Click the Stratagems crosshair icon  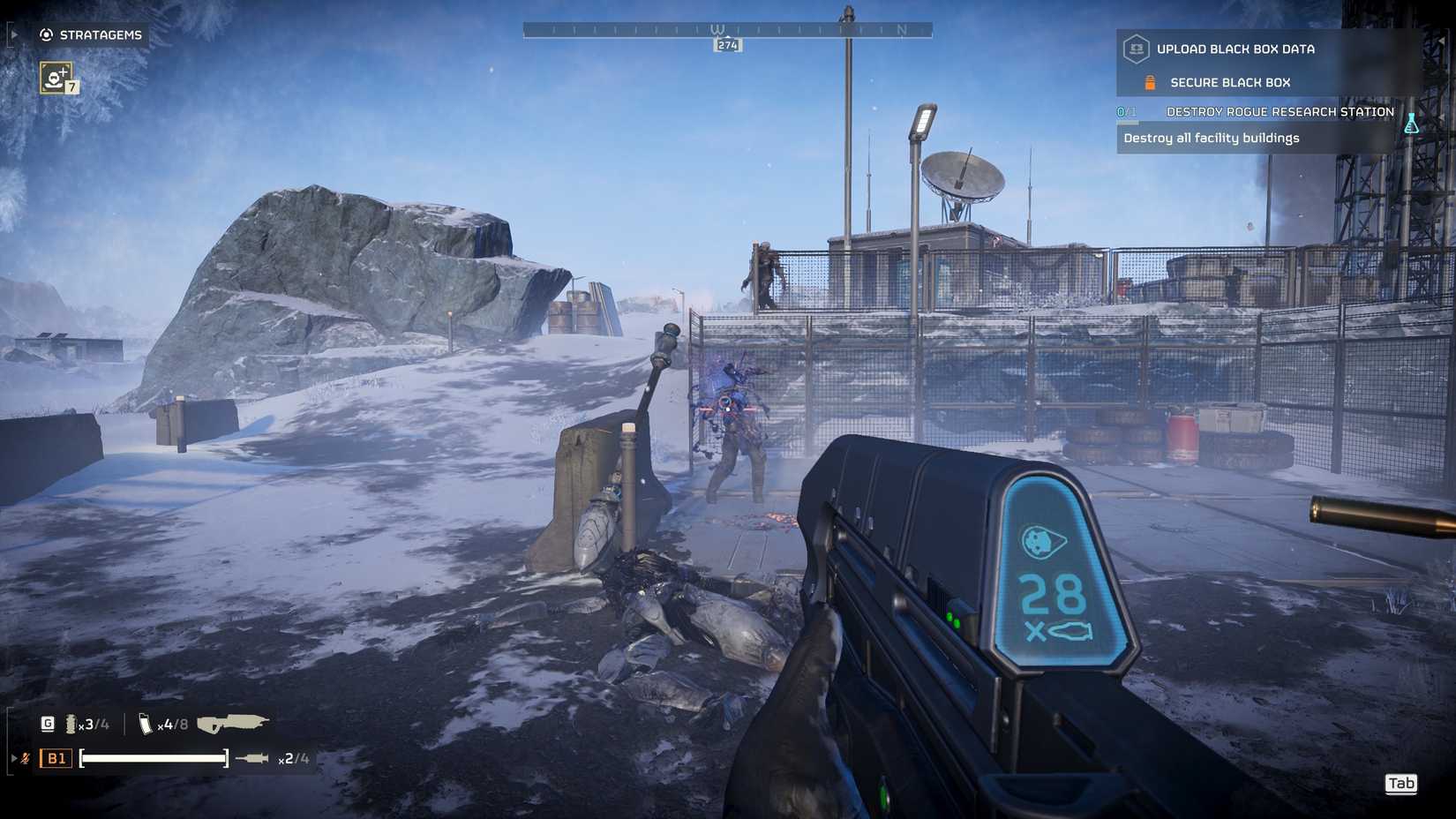coord(47,35)
